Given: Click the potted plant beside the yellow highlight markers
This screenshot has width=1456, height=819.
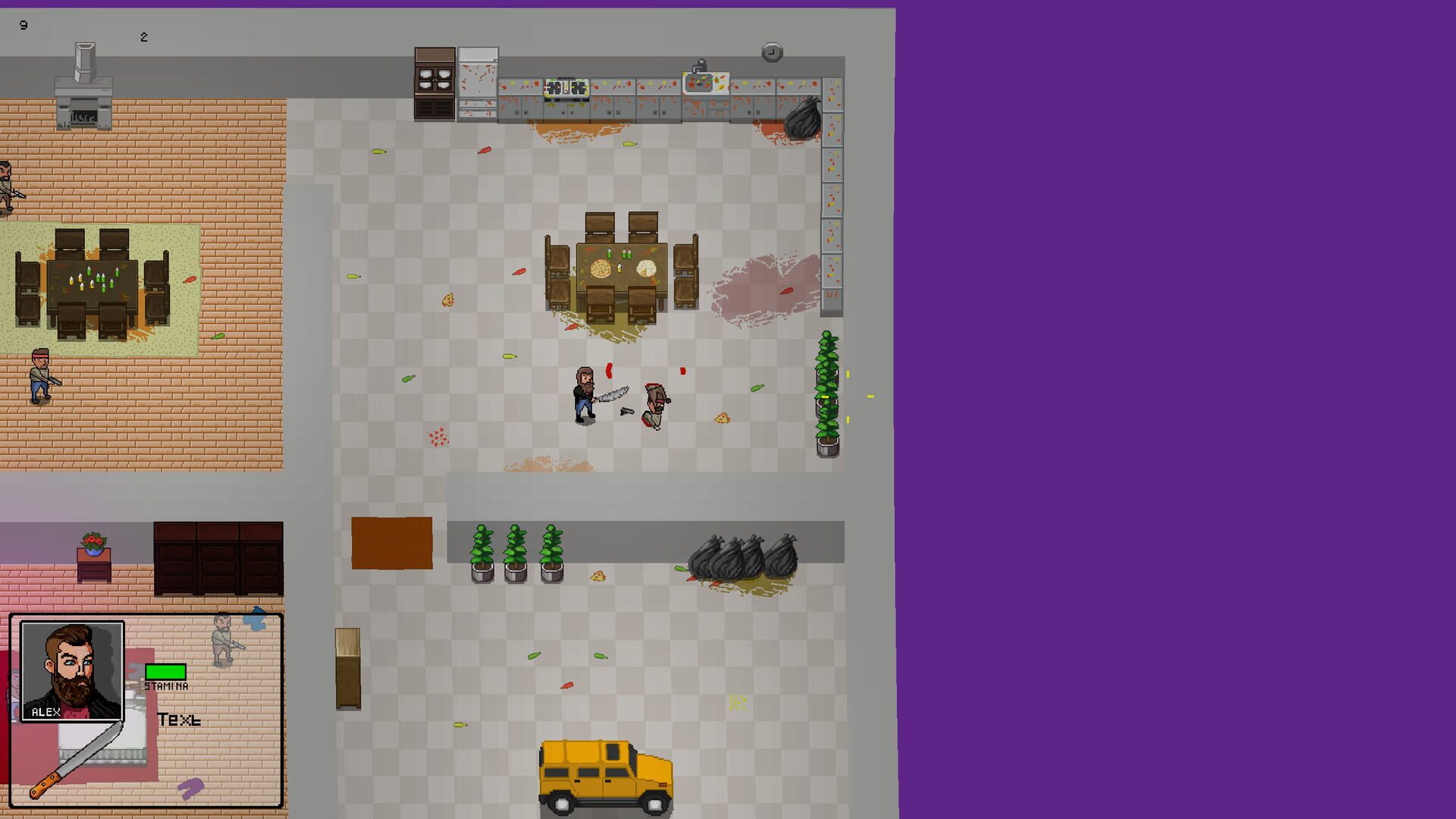Looking at the screenshot, I should (x=826, y=394).
